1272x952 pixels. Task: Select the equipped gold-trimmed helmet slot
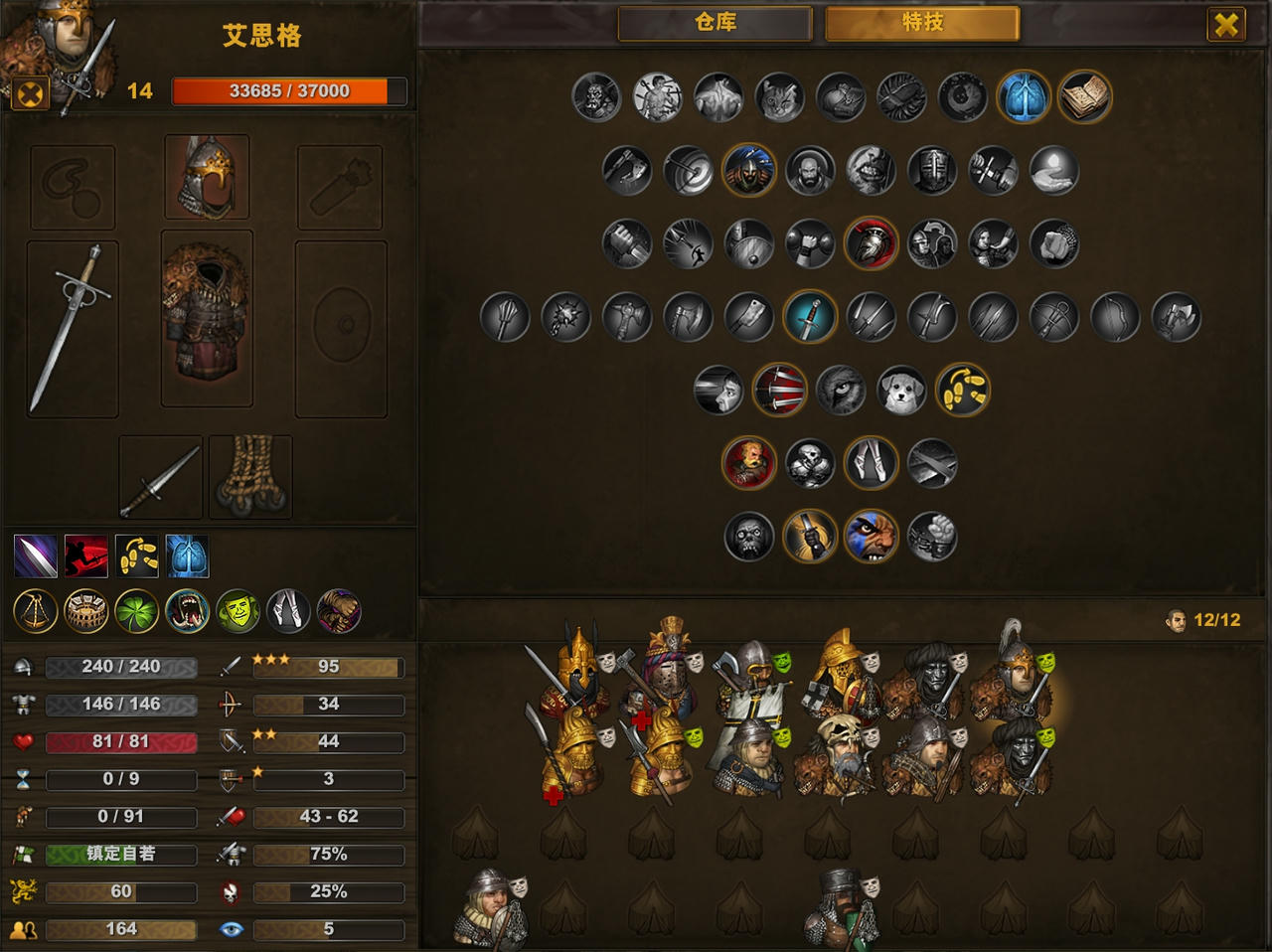coord(207,176)
